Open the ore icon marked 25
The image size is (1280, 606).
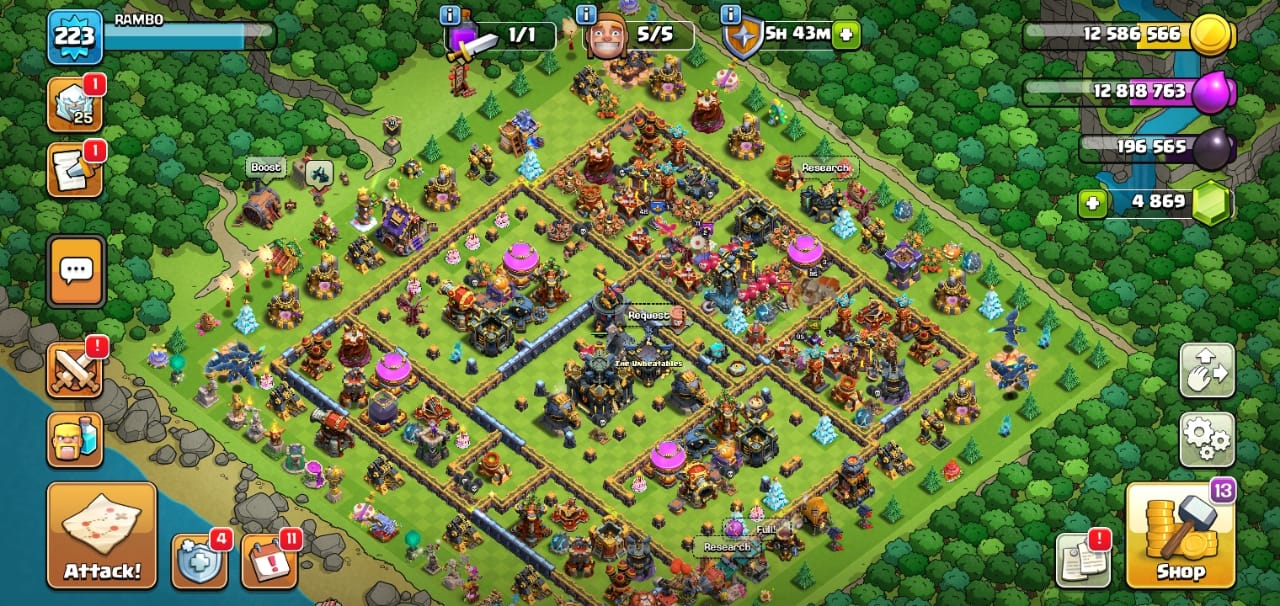click(75, 104)
